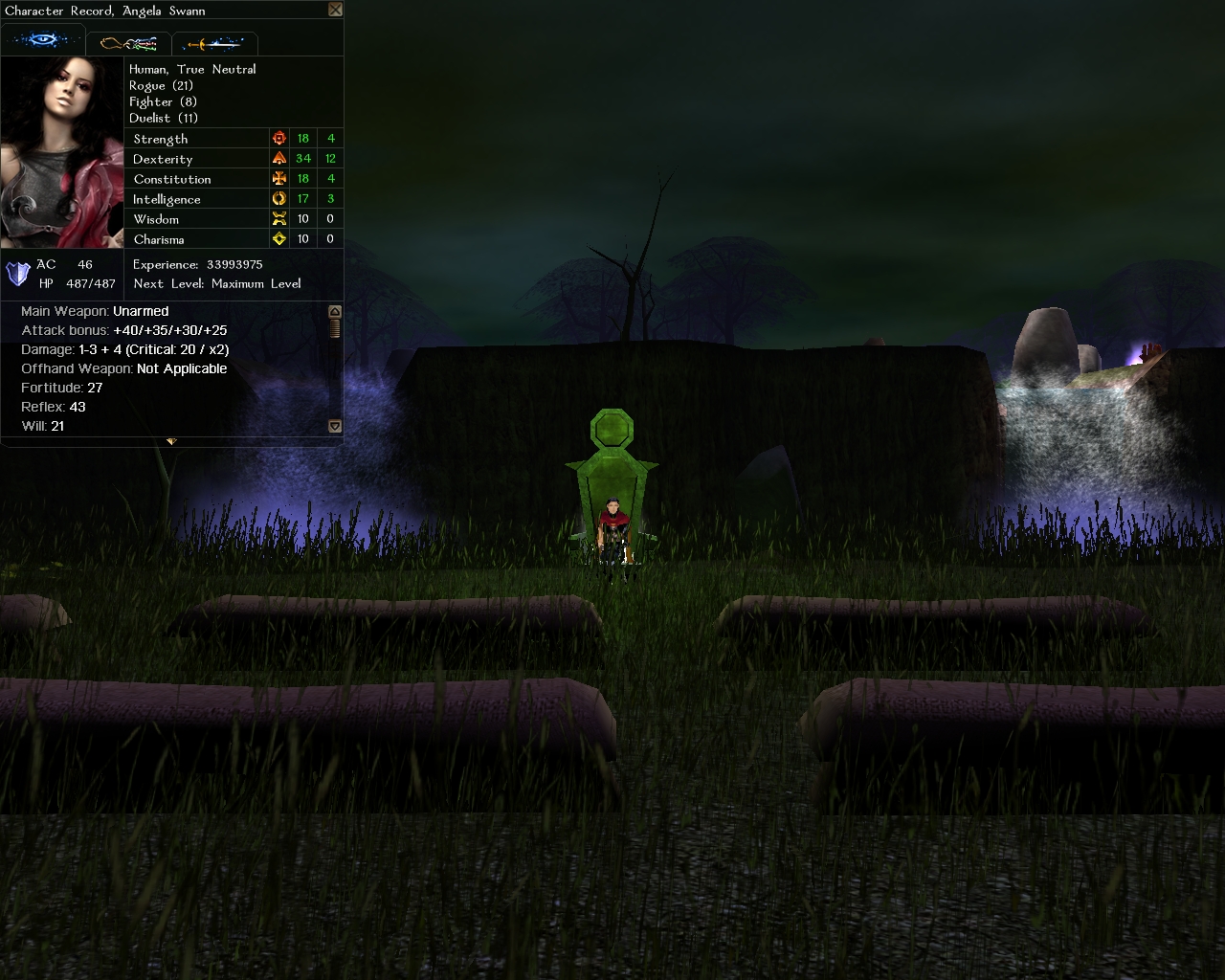1225x980 pixels.
Task: Select the Dexterity ability icon
Action: [279, 159]
